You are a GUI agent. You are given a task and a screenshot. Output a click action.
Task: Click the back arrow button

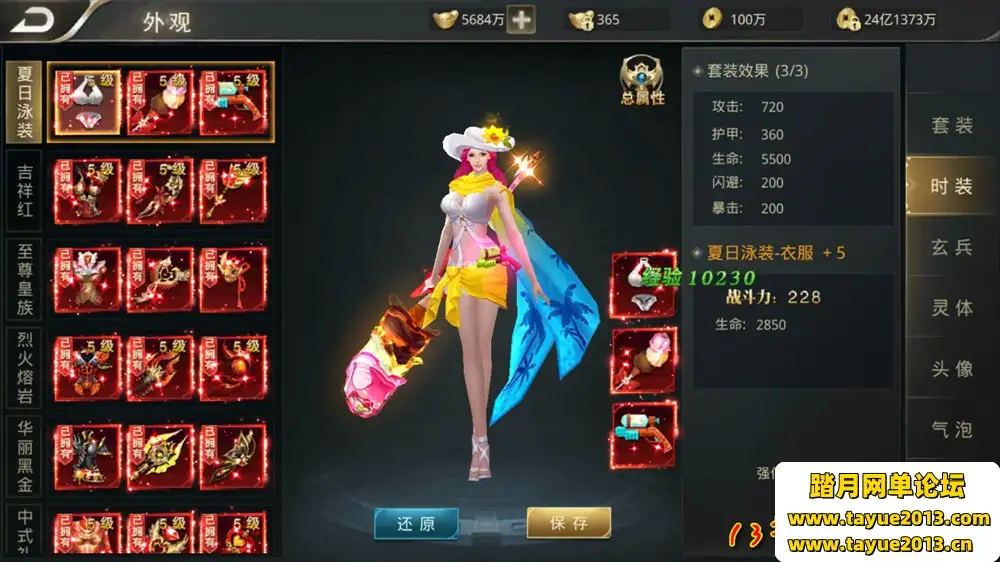click(x=36, y=19)
